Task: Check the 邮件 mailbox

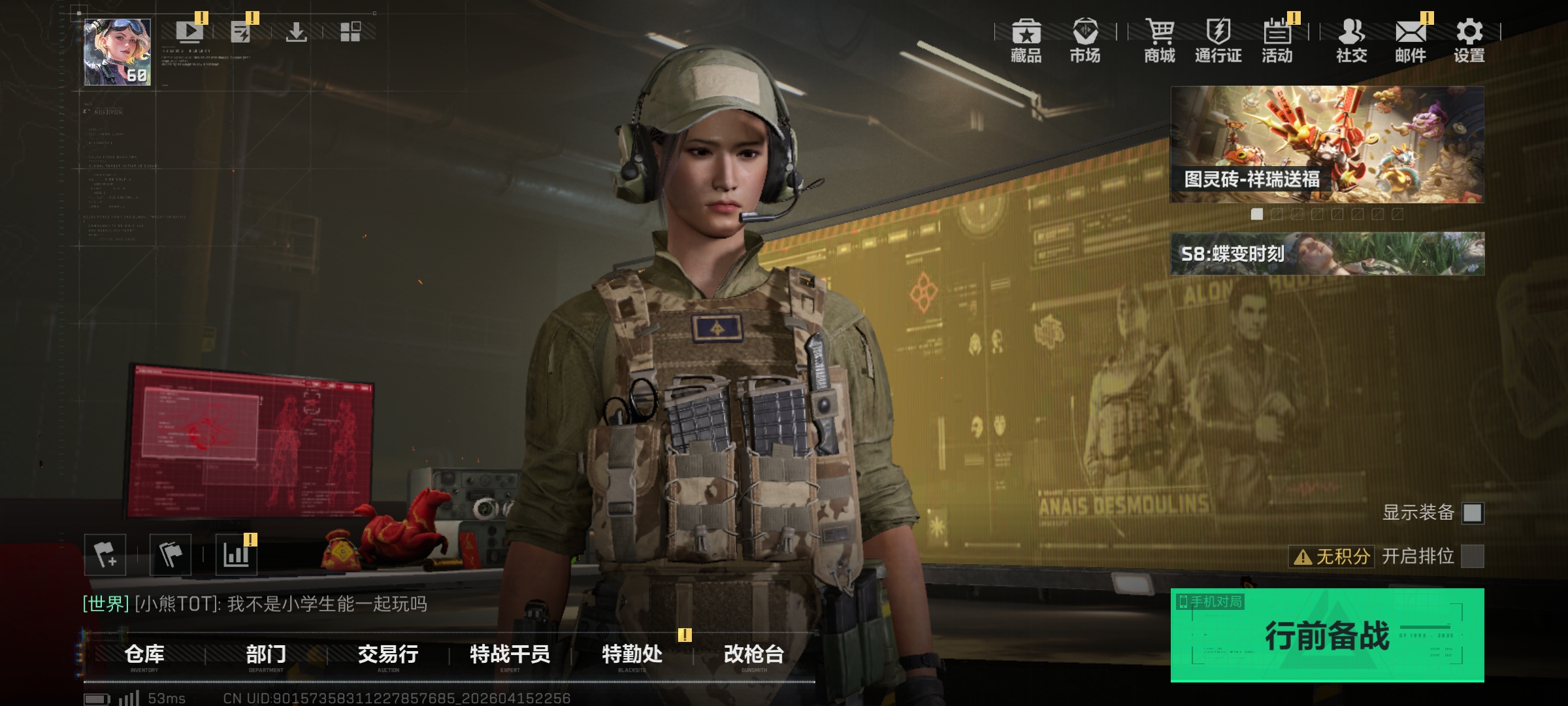Action: (1411, 41)
